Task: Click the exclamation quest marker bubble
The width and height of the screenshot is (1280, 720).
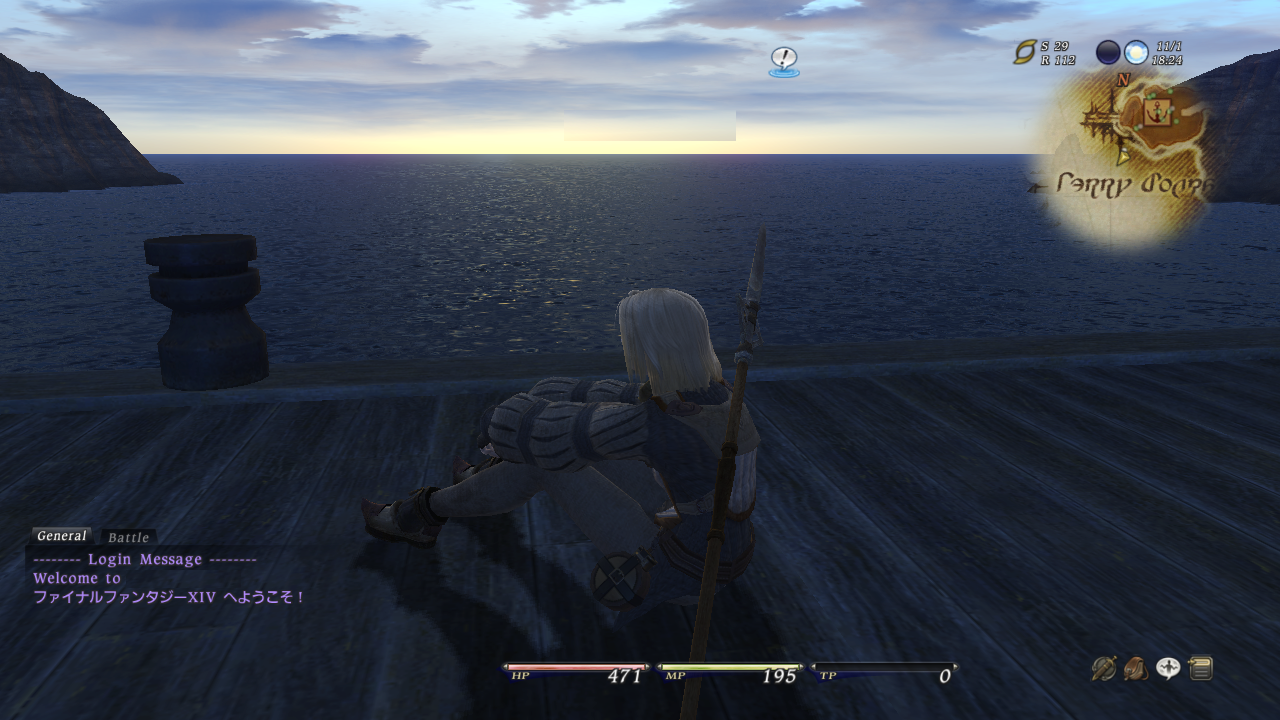Action: pyautogui.click(x=784, y=60)
